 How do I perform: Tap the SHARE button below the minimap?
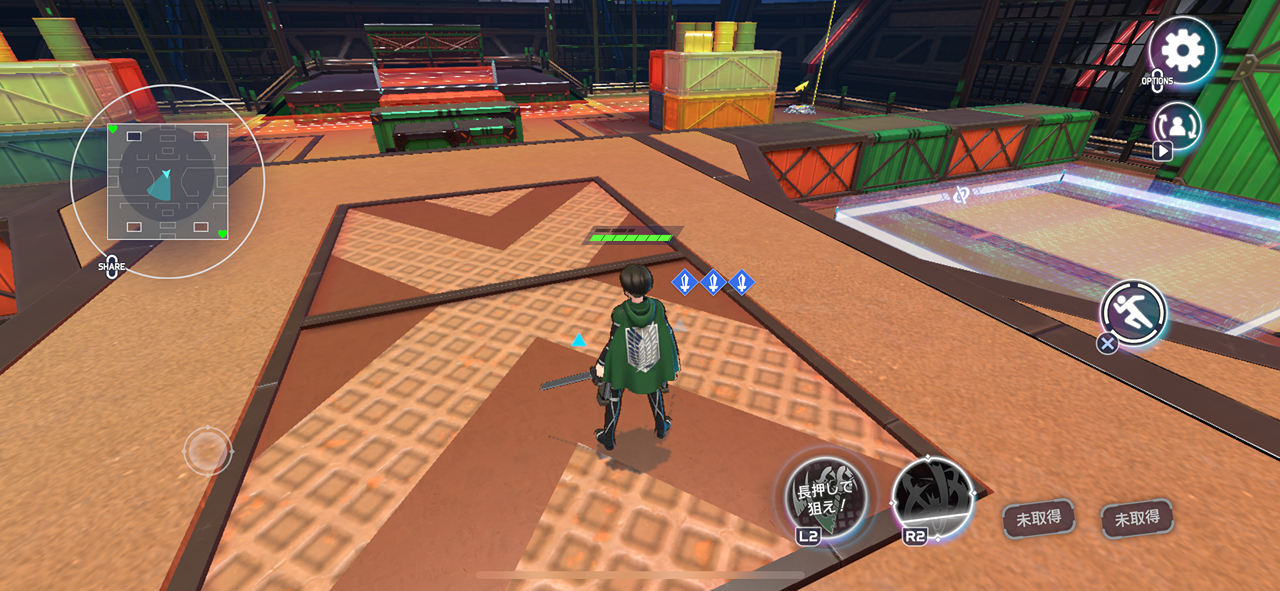click(x=112, y=267)
